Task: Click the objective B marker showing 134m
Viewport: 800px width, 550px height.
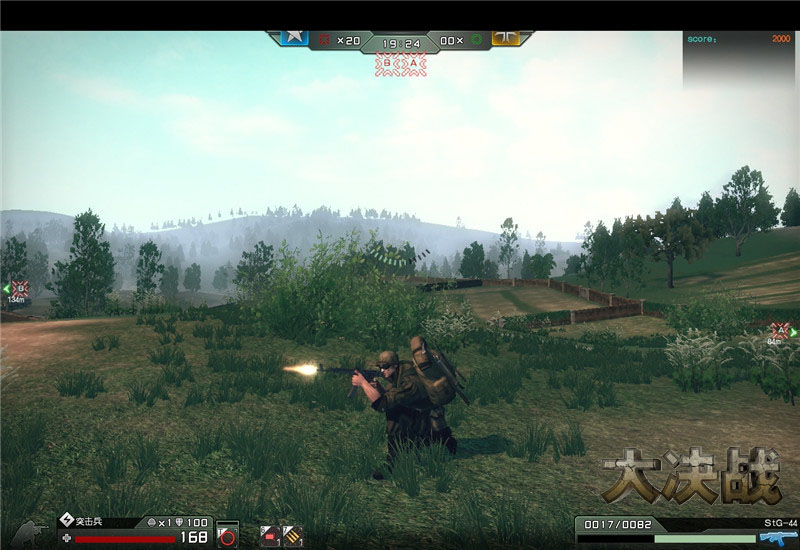Action: (17, 289)
